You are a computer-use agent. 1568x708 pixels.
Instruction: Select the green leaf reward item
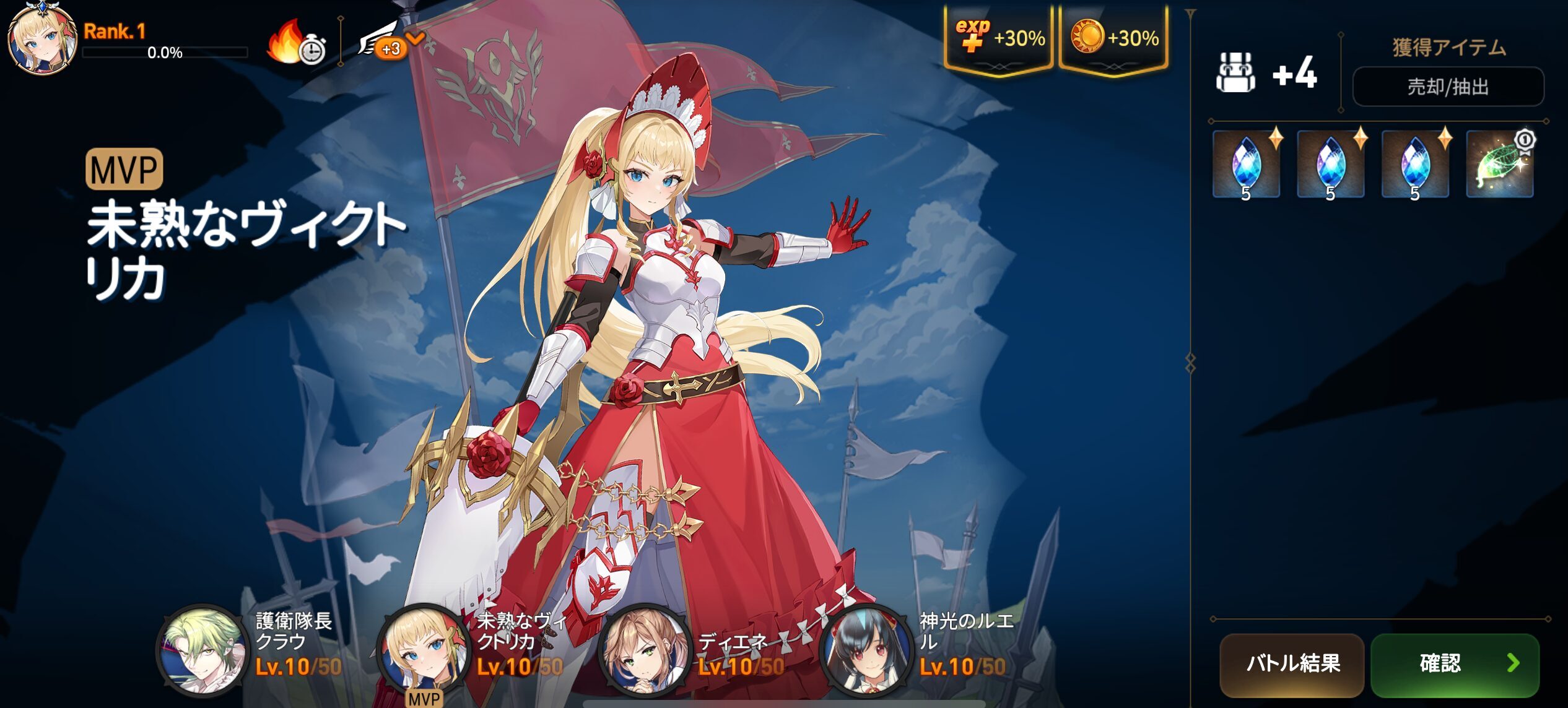(x=1499, y=165)
